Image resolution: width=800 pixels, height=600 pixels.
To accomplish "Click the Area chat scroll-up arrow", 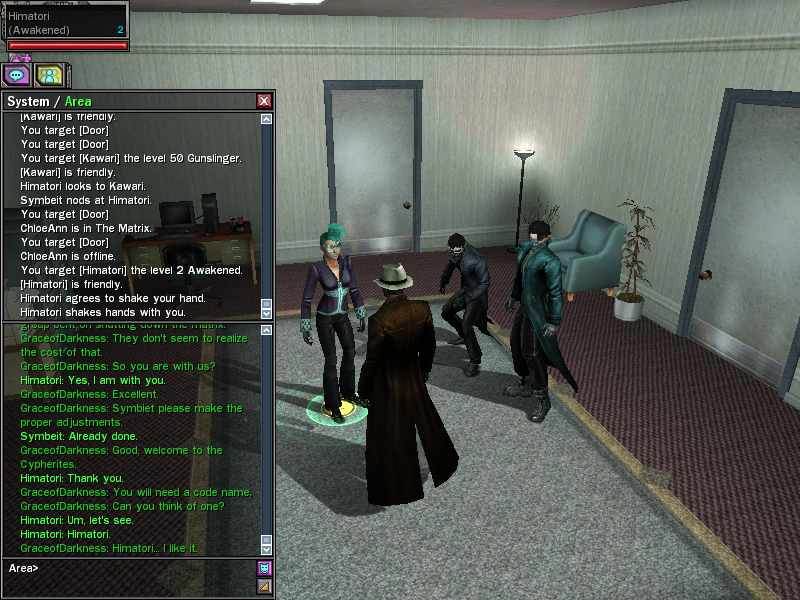I will tap(266, 329).
